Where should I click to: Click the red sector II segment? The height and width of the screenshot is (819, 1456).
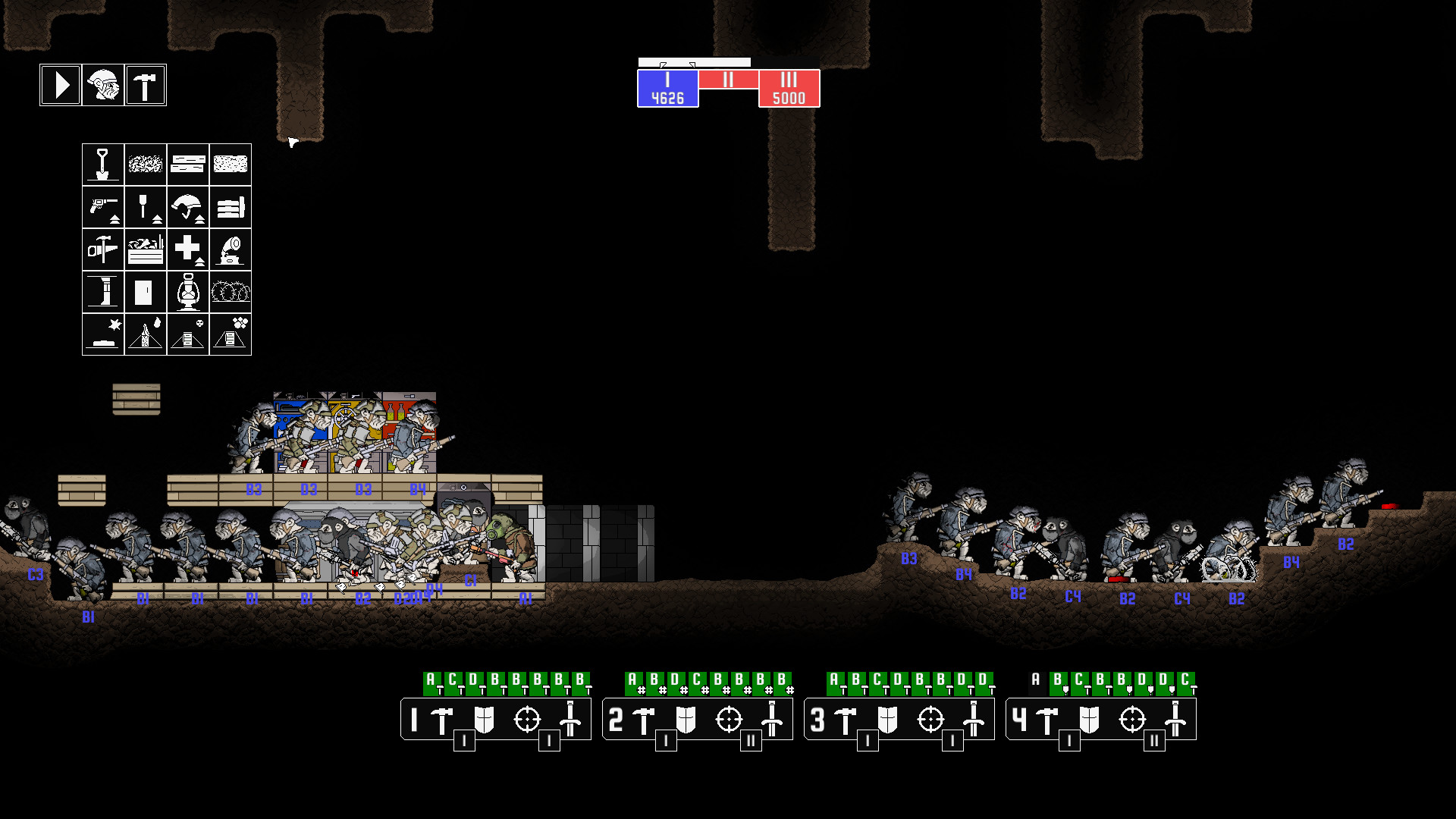click(728, 77)
